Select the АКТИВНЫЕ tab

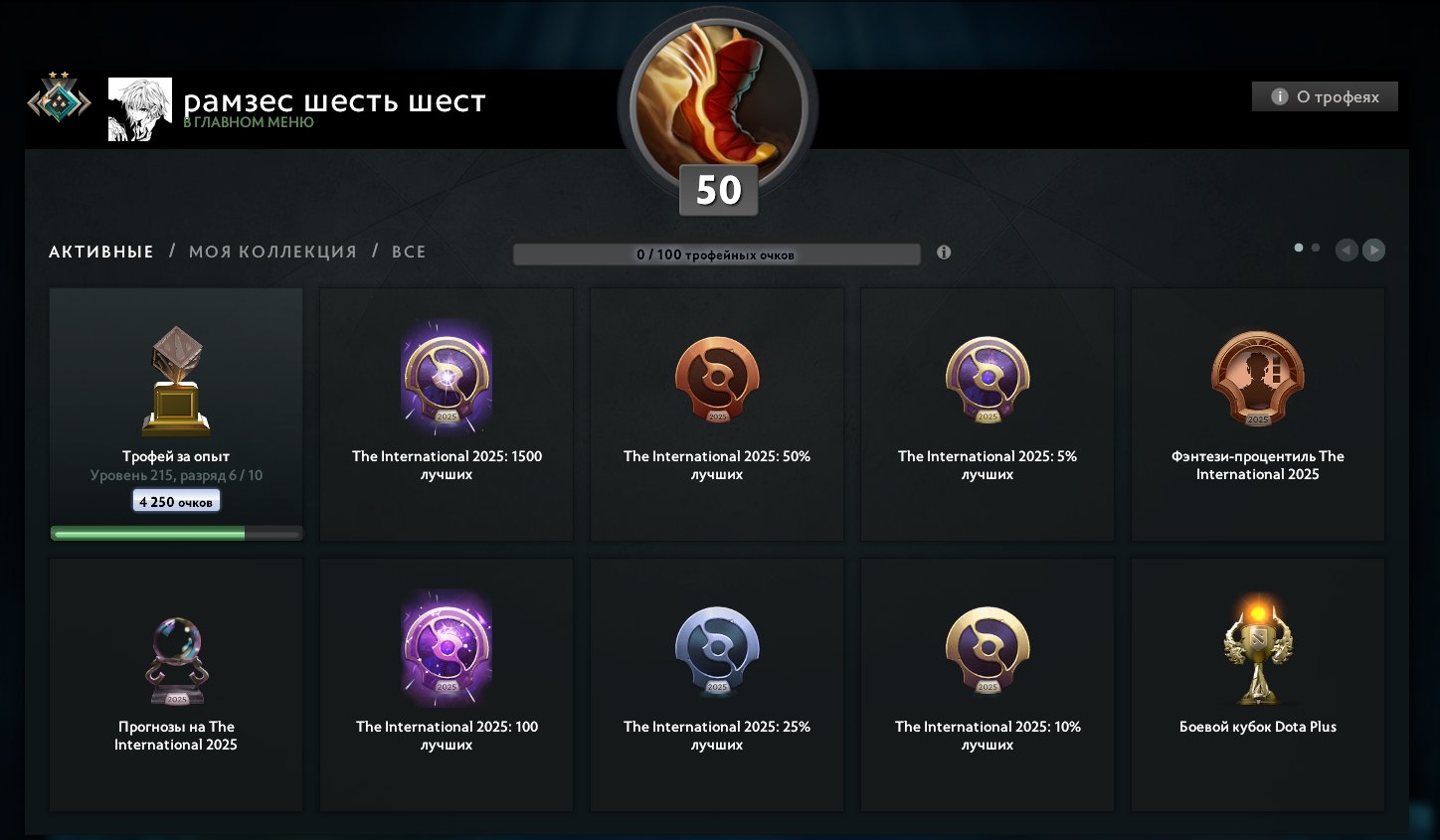pos(100,252)
